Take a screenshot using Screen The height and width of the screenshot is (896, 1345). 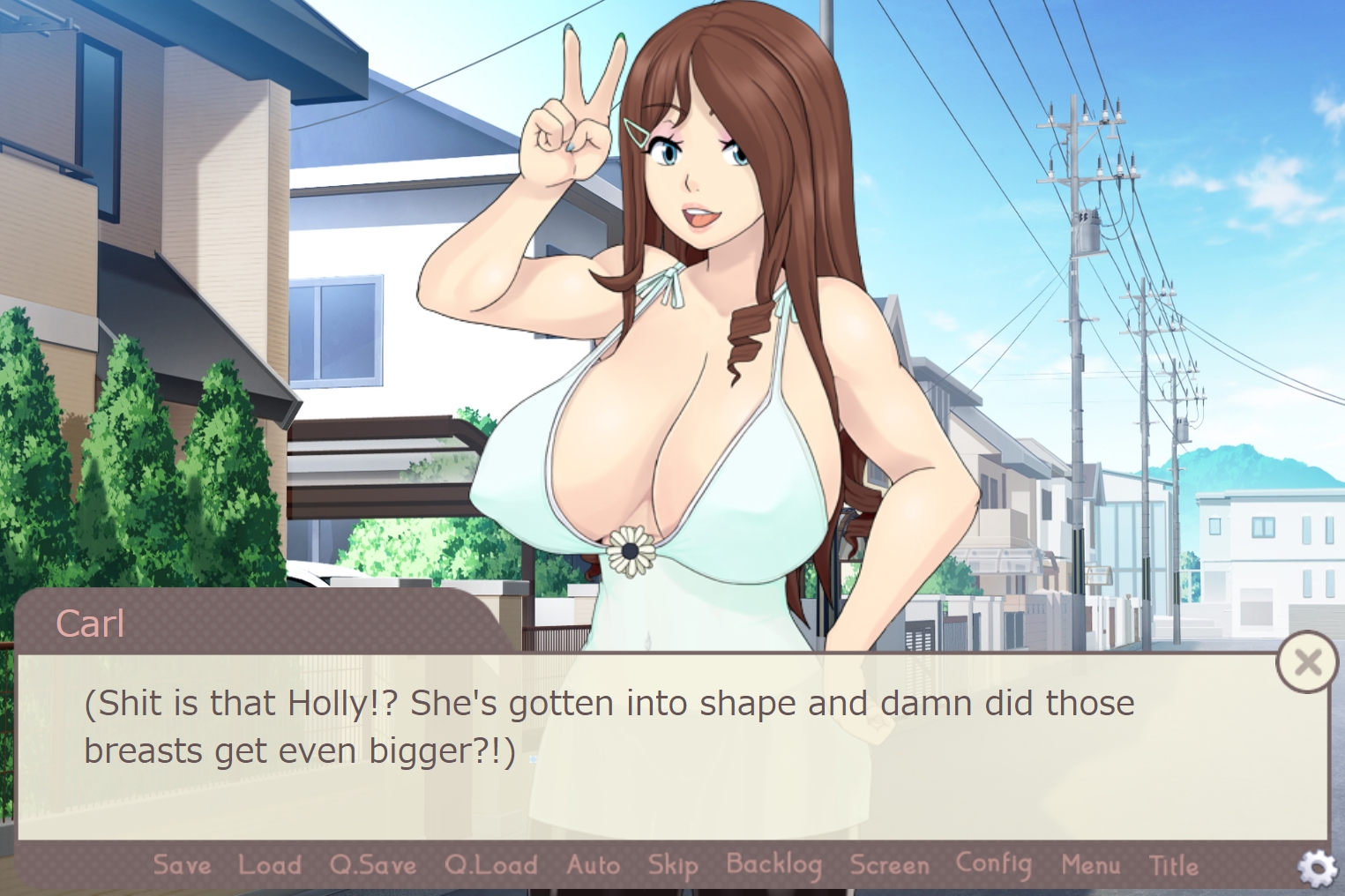click(x=889, y=866)
